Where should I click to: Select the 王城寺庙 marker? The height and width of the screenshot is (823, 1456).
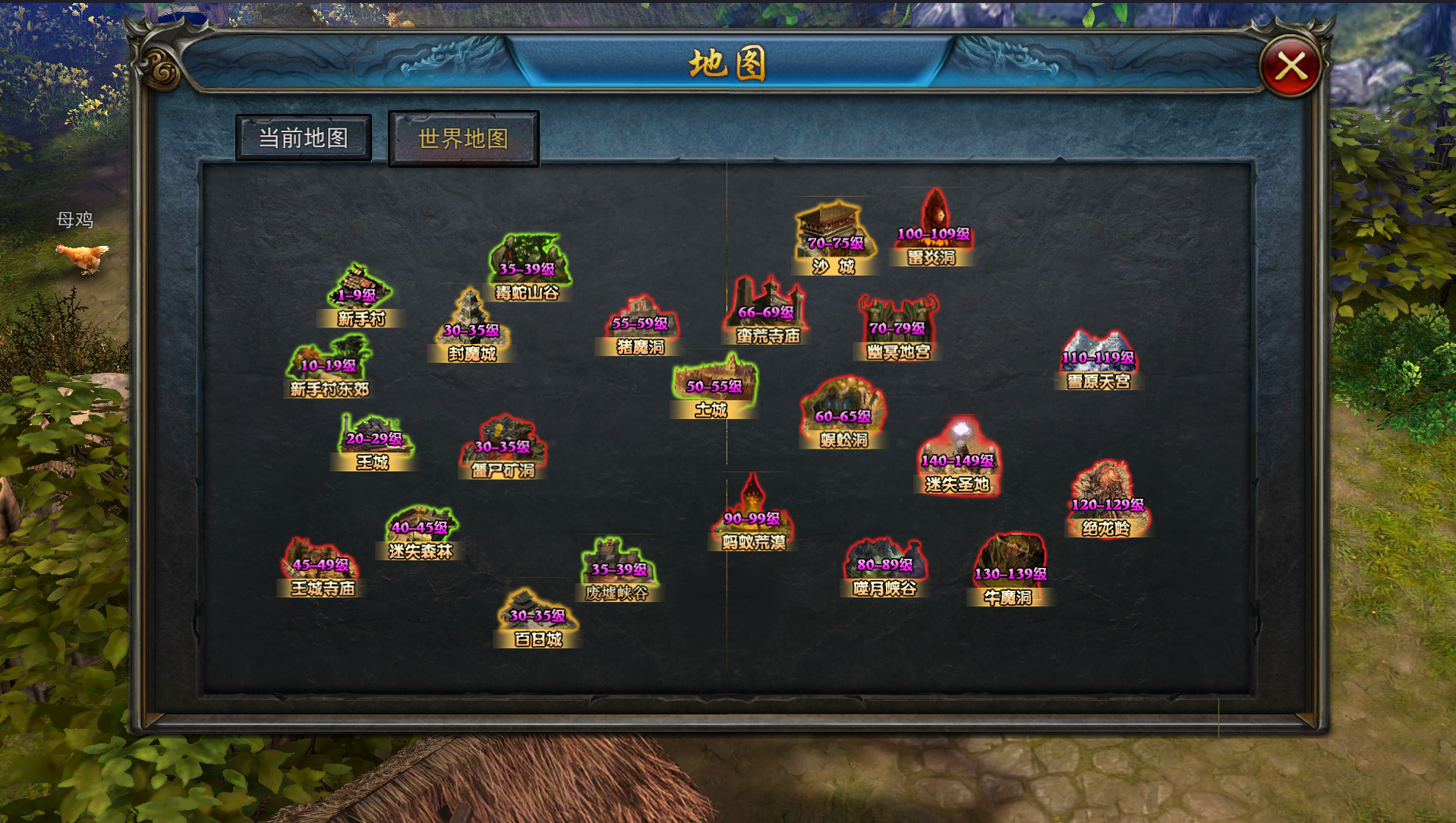click(321, 569)
